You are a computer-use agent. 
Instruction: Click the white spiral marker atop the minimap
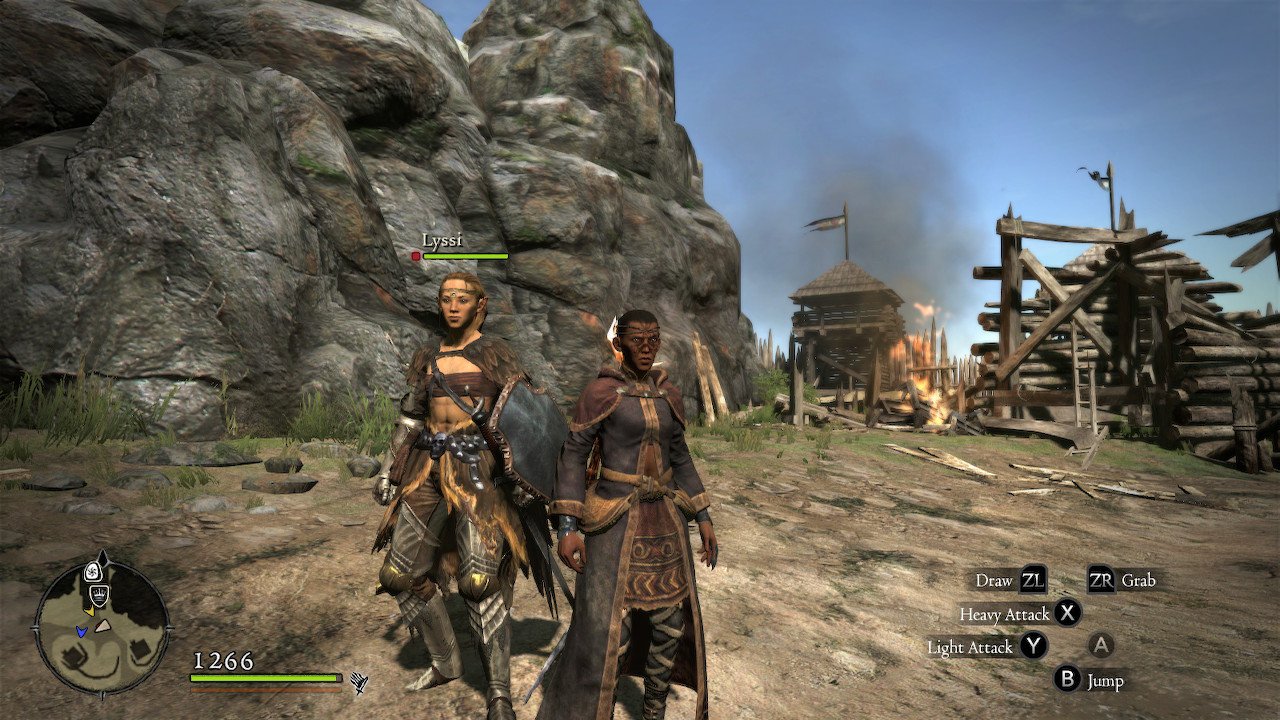click(x=92, y=572)
